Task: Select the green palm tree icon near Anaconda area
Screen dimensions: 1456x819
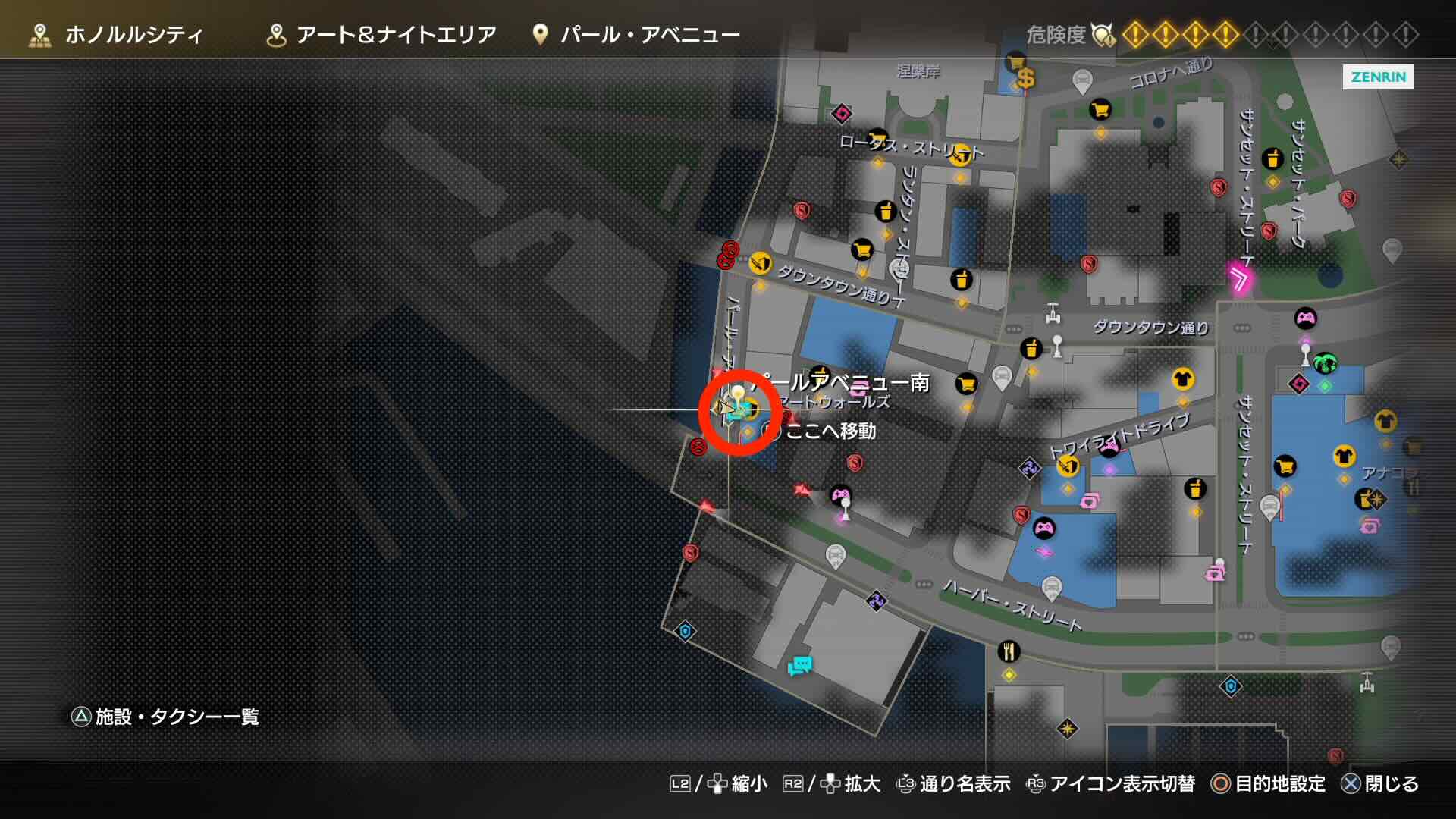Action: click(1326, 362)
